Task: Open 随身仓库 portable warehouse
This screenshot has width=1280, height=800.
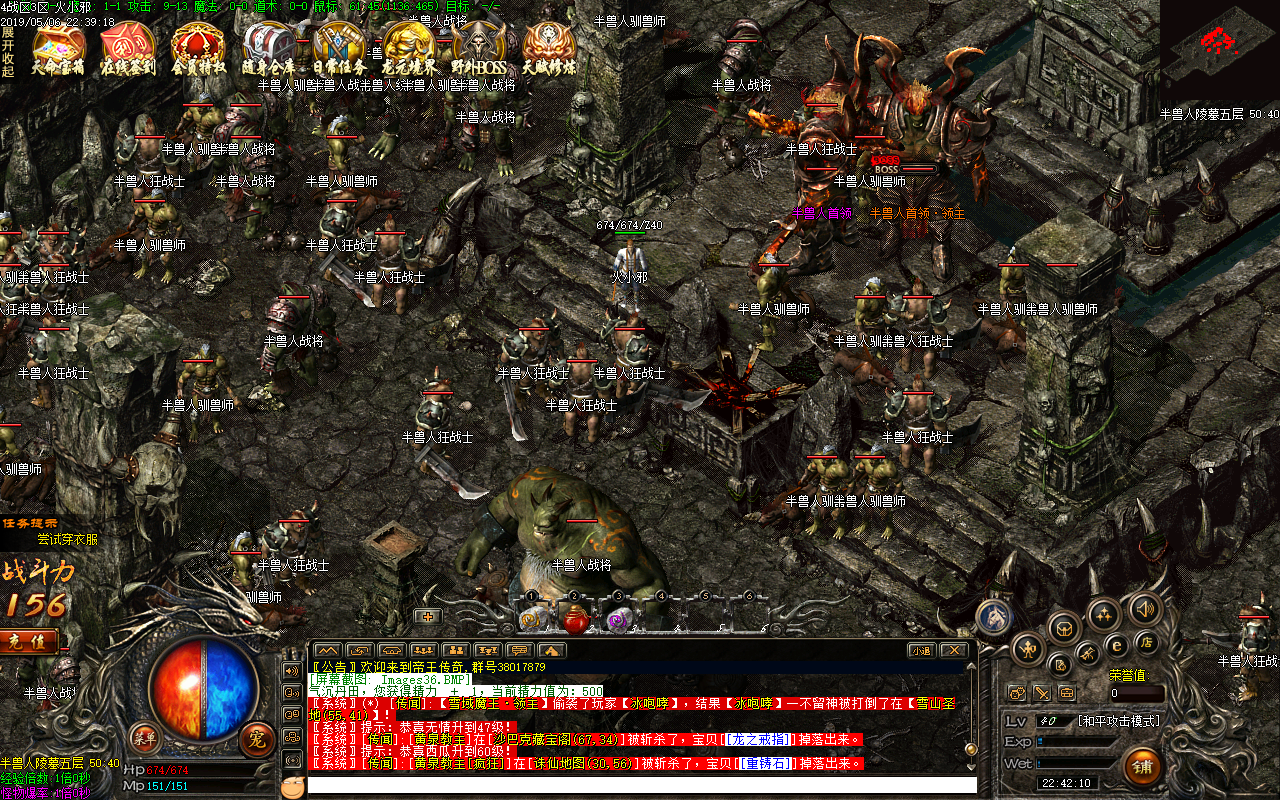Action: 268,48
